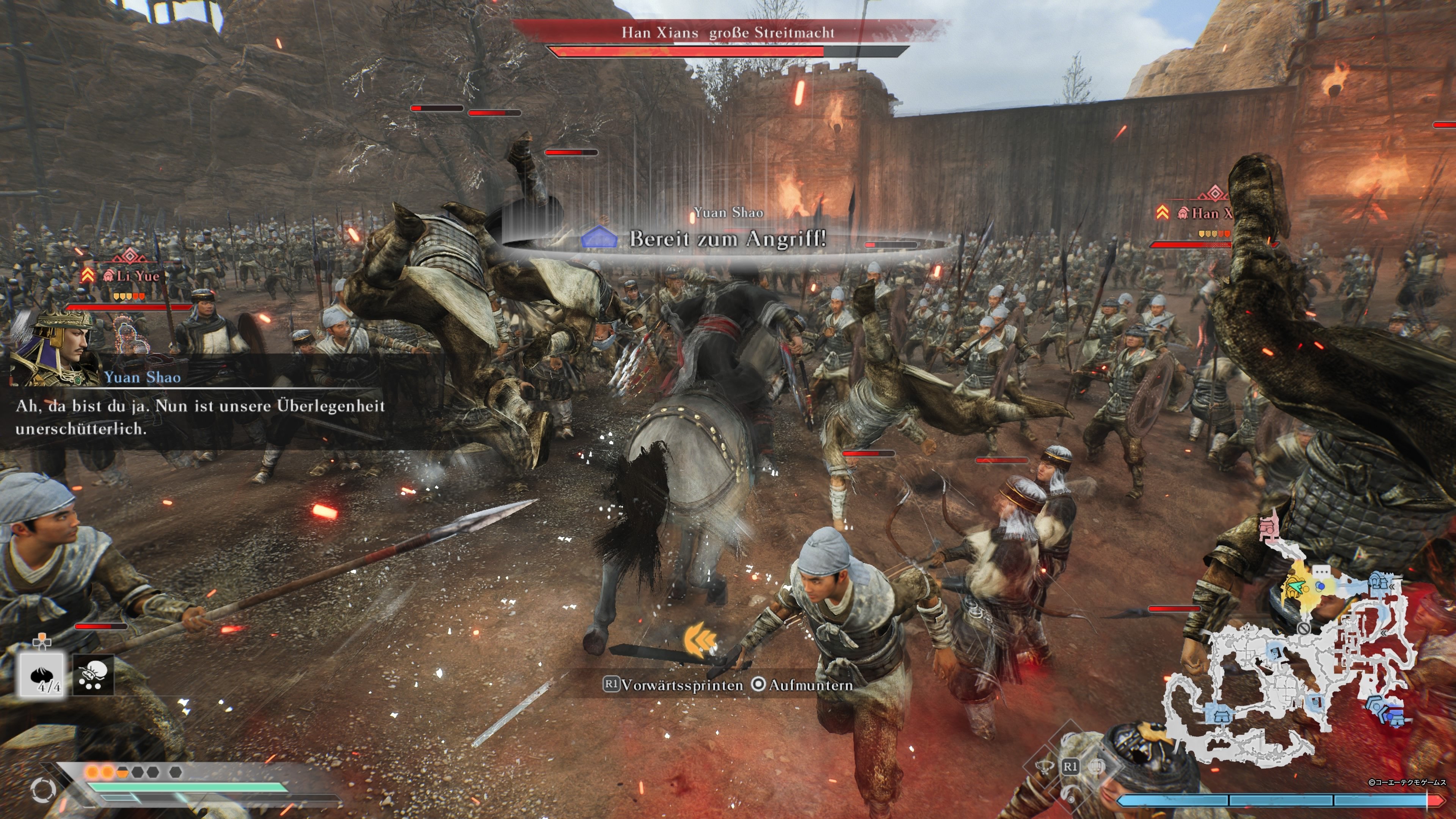
Task: Select the meat bun healing item showing 4/4
Action: click(x=42, y=674)
